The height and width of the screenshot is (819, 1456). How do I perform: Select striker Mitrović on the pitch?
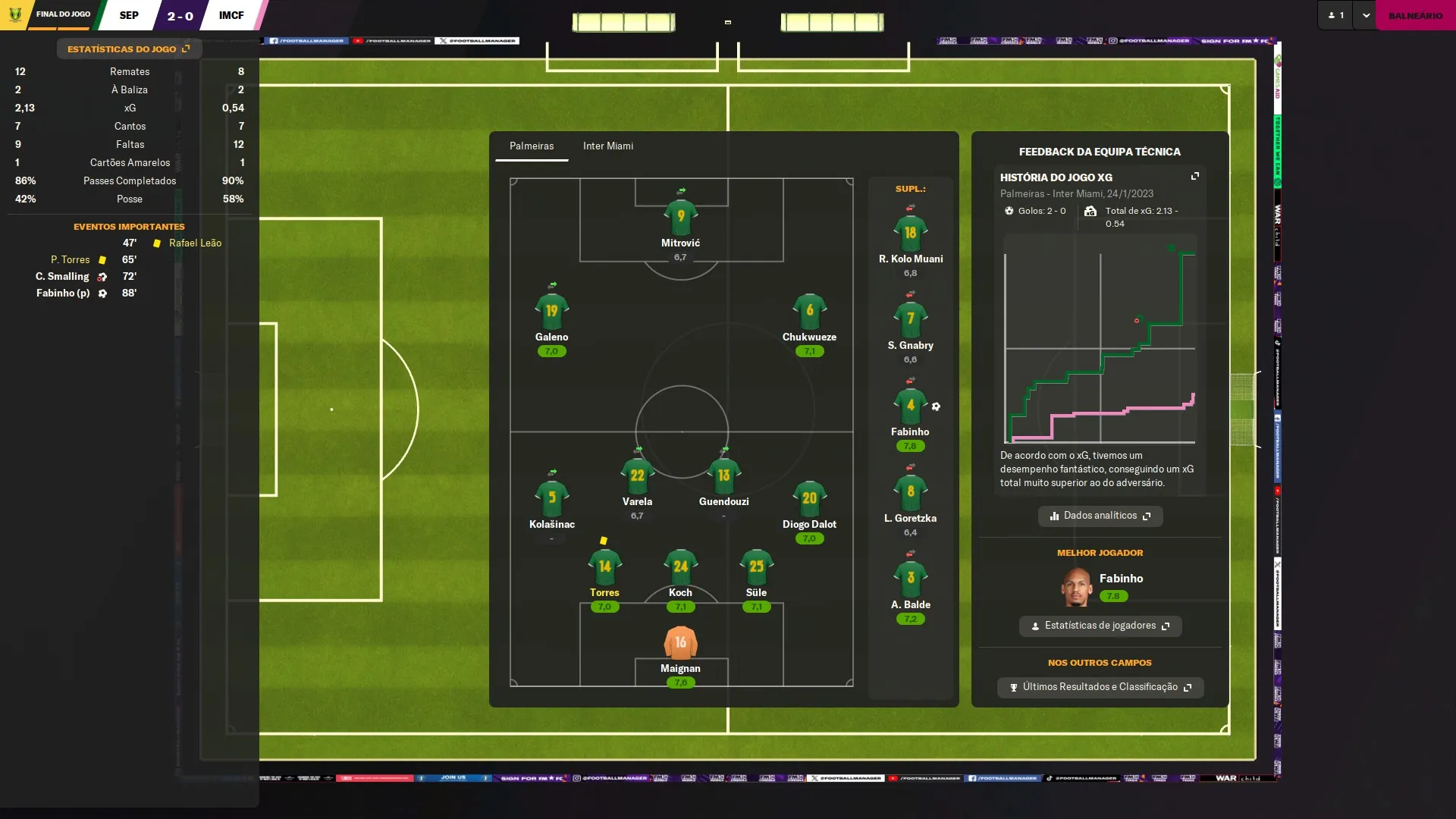click(x=680, y=218)
